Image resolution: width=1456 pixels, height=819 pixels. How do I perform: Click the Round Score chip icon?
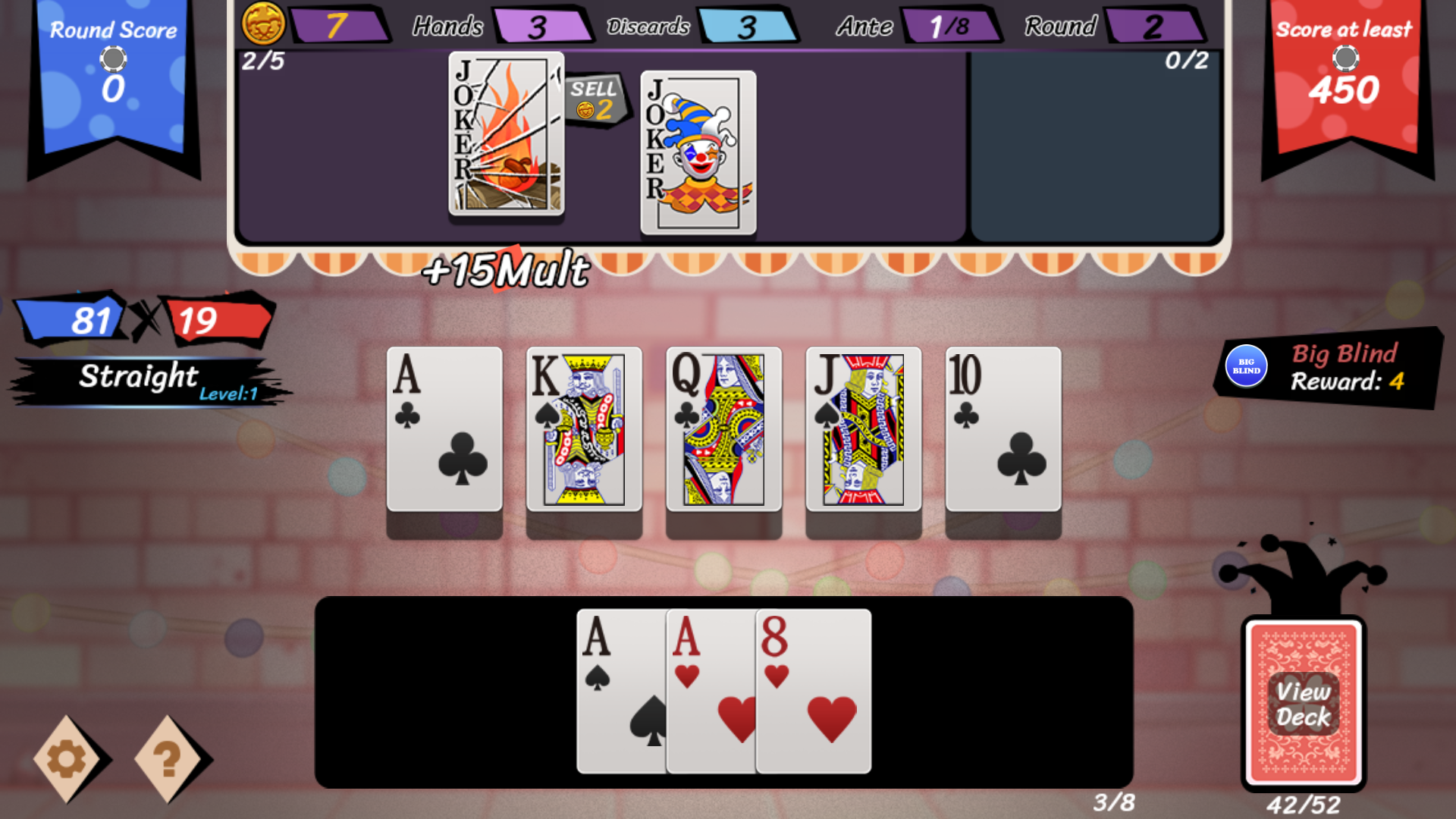[112, 58]
